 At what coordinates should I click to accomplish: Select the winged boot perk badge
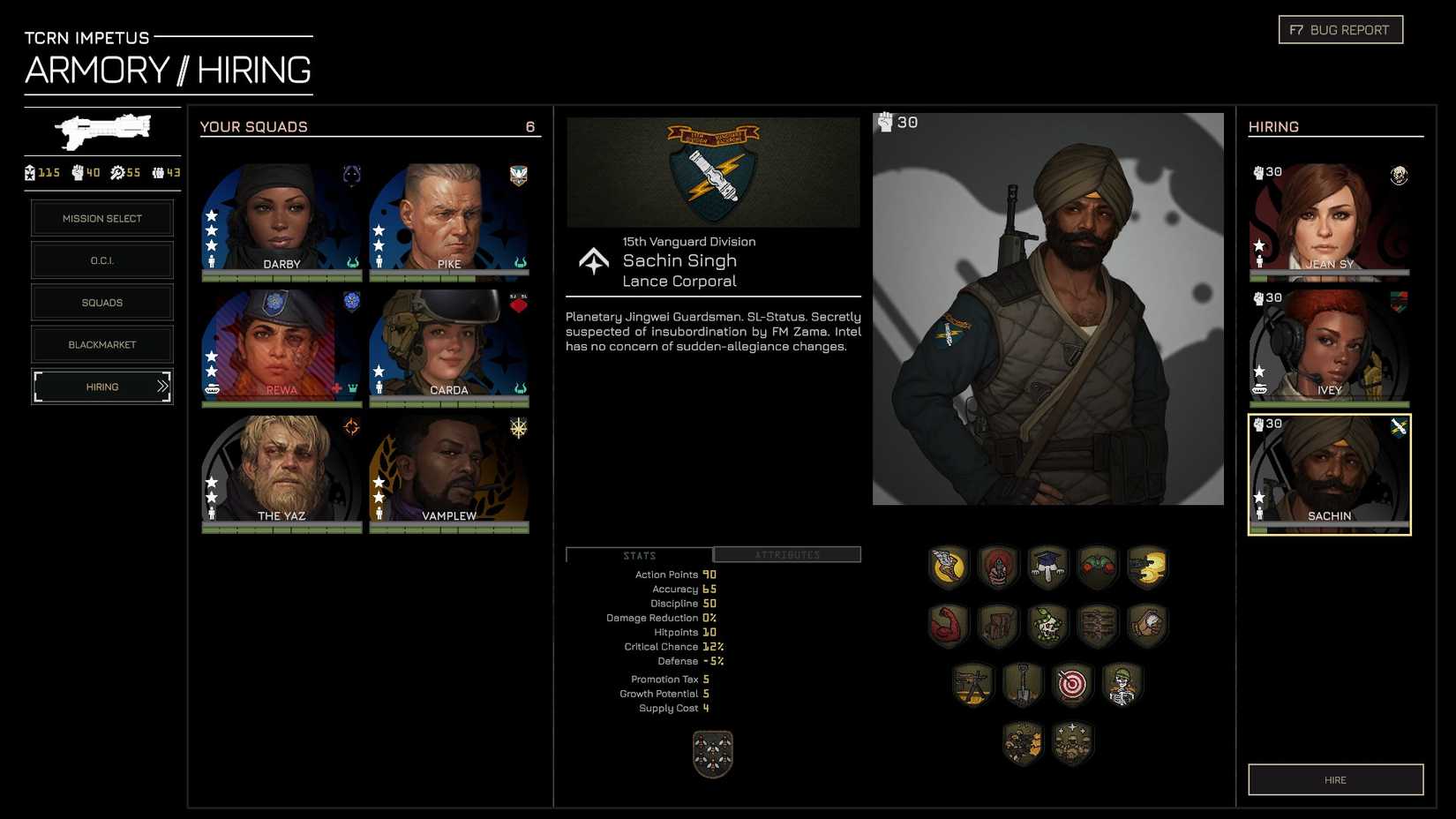pos(946,566)
